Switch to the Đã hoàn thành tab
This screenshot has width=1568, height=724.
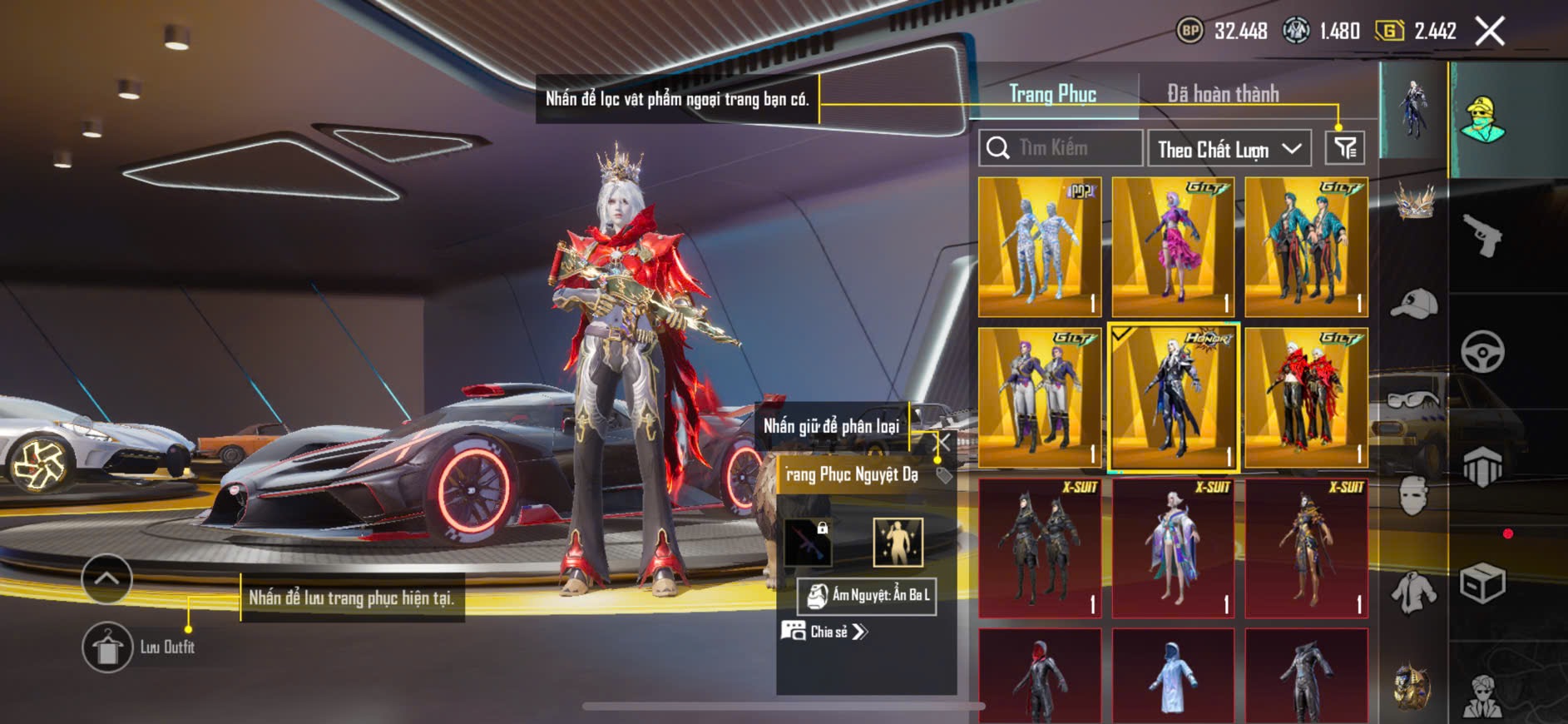tap(1222, 94)
